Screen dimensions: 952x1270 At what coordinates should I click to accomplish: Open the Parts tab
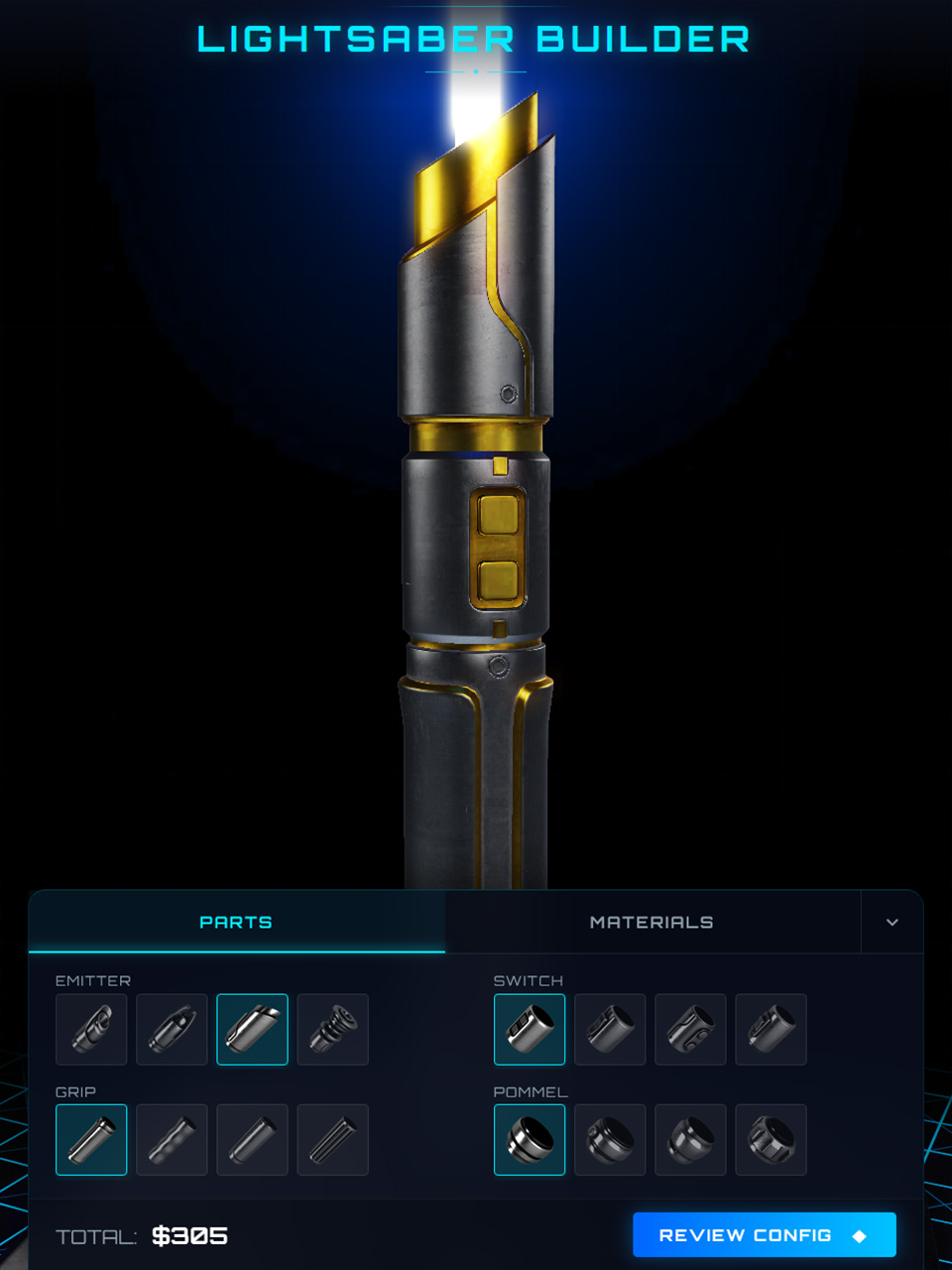pos(236,923)
